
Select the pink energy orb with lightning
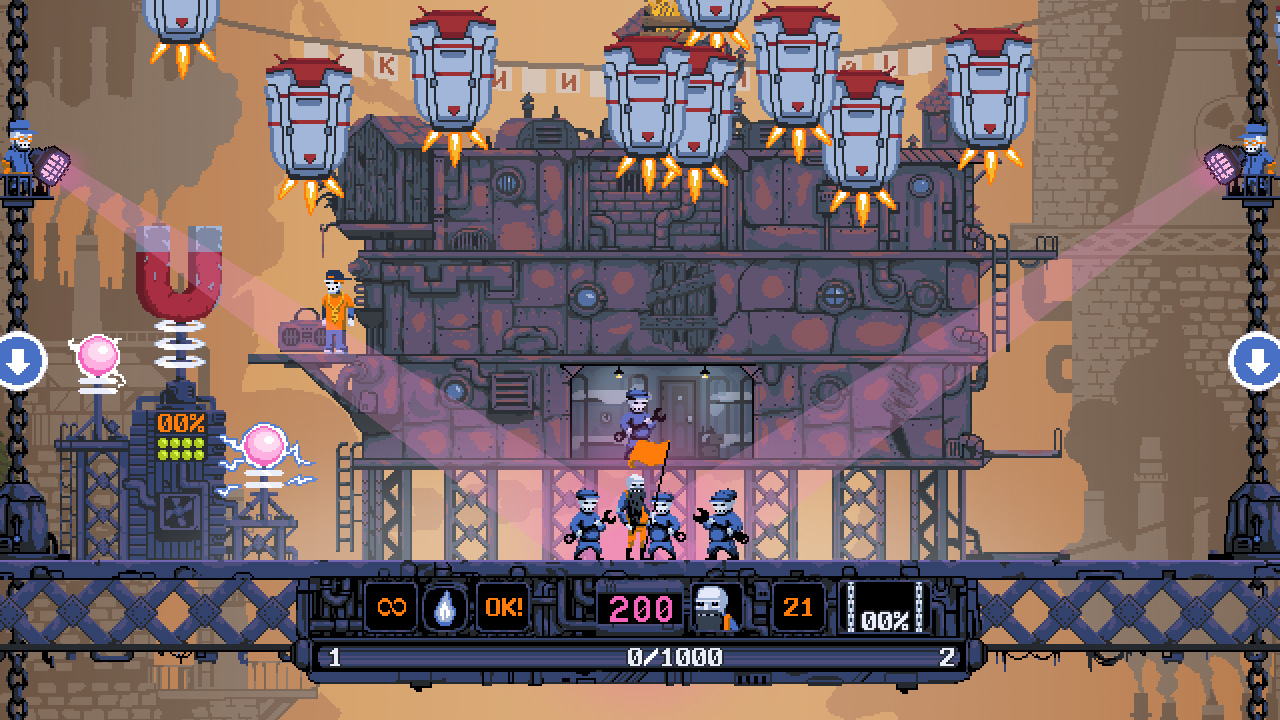tap(265, 442)
